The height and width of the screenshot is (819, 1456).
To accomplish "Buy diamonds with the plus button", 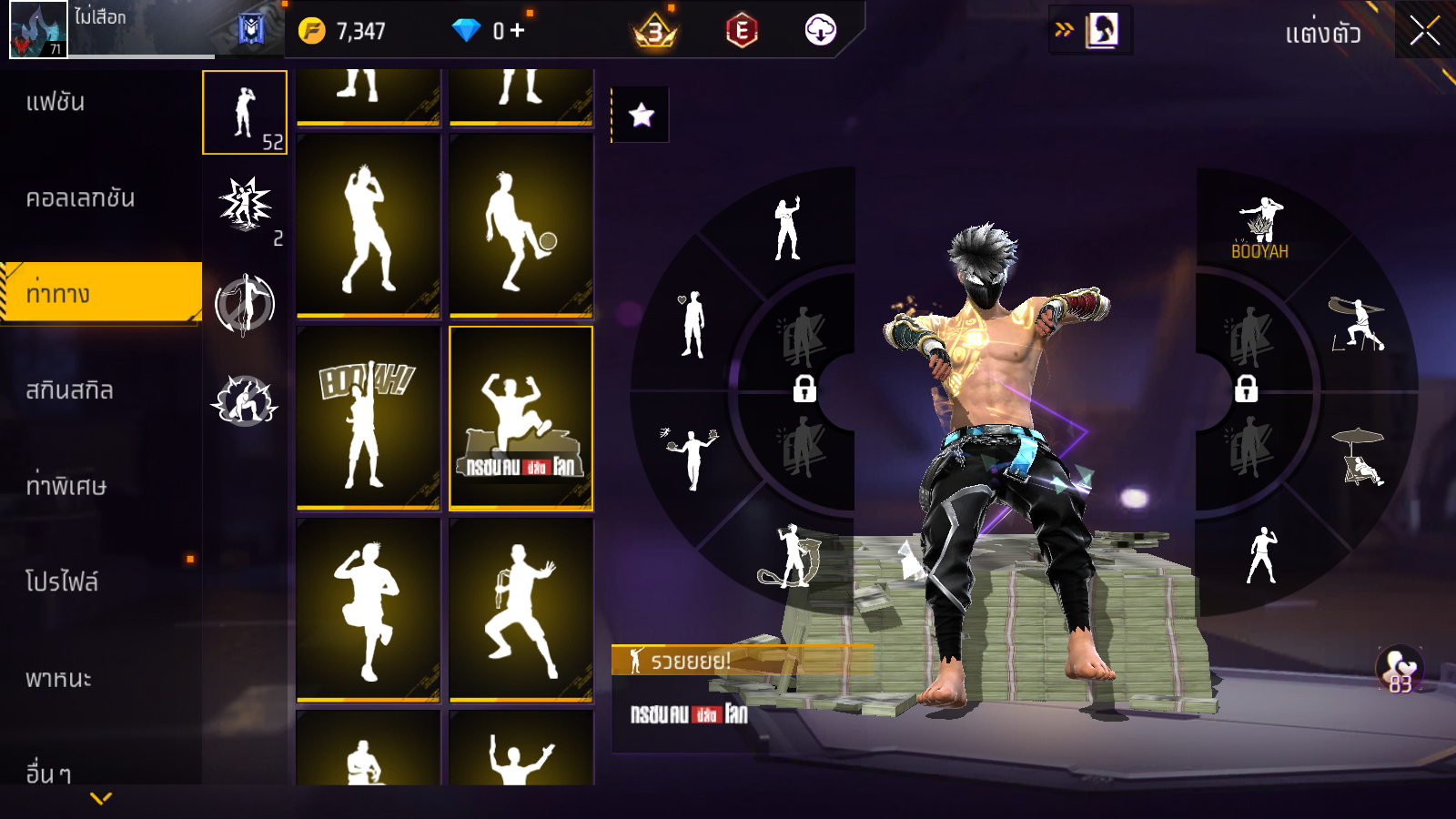I will click(x=517, y=31).
